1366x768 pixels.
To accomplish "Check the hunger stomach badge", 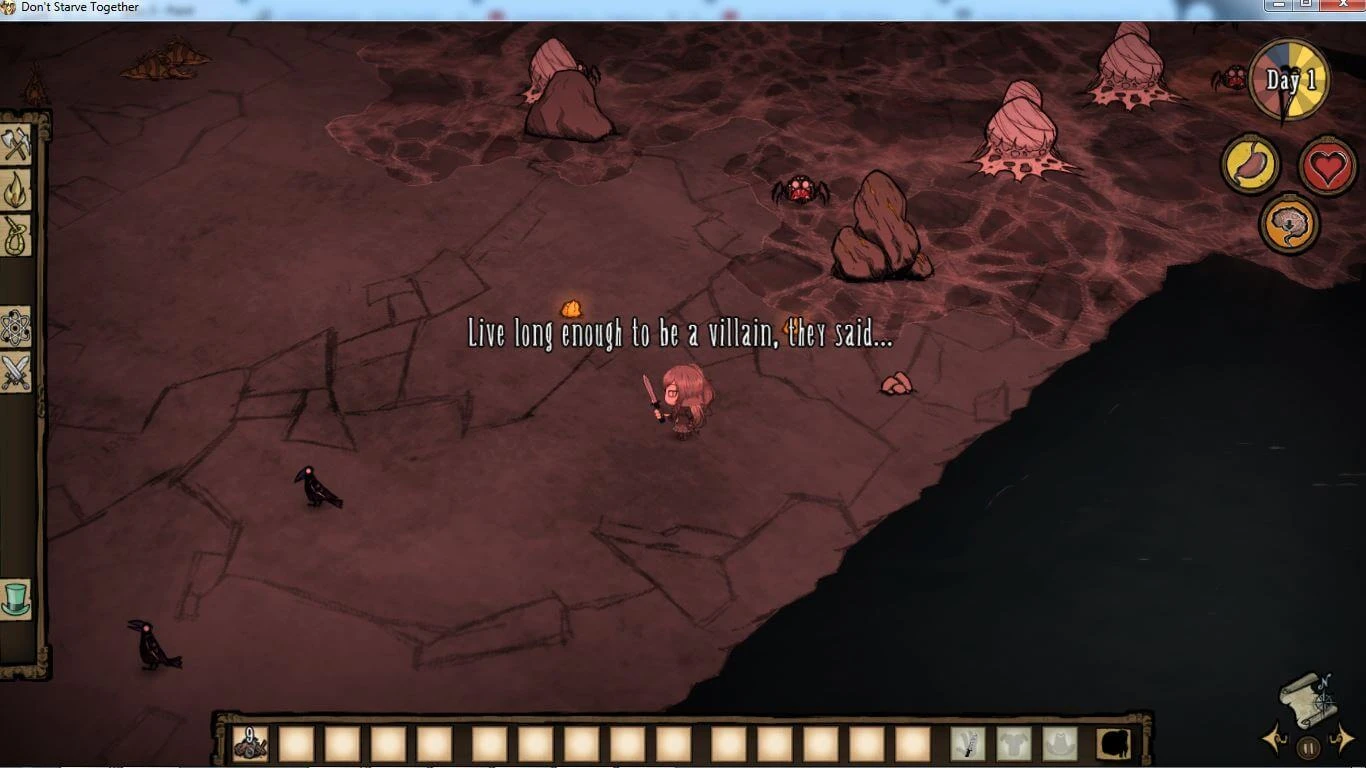I will click(x=1250, y=163).
